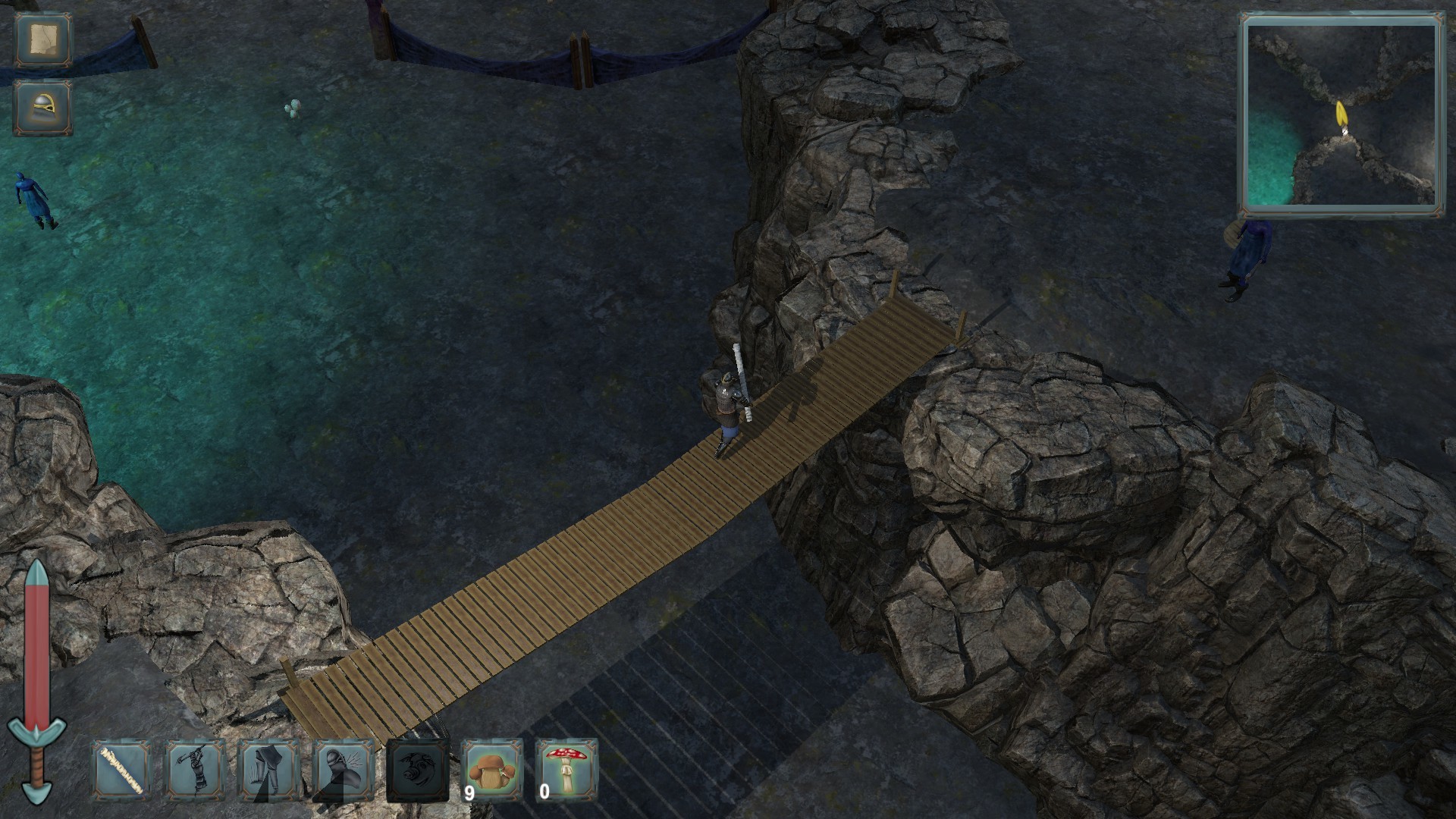Activate the overhead axe swing ability
This screenshot has height=819, width=1456.
pyautogui.click(x=196, y=771)
